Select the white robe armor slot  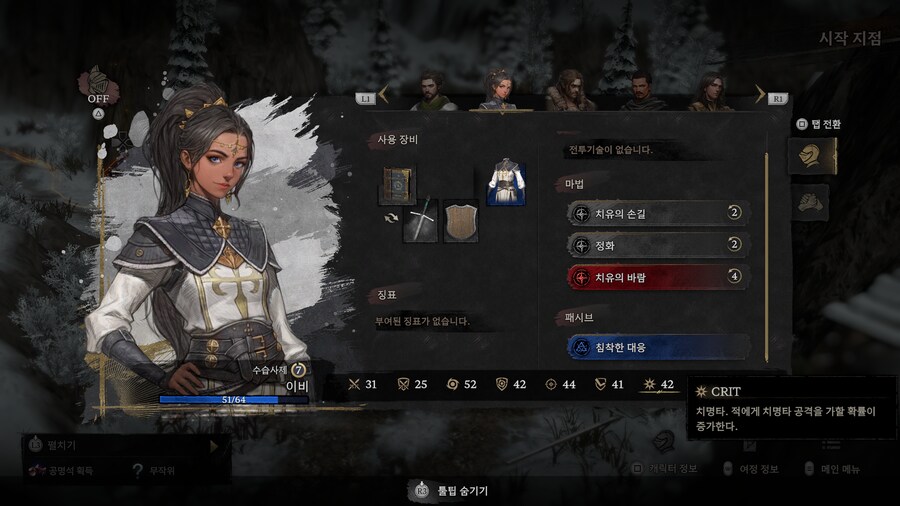pos(506,182)
